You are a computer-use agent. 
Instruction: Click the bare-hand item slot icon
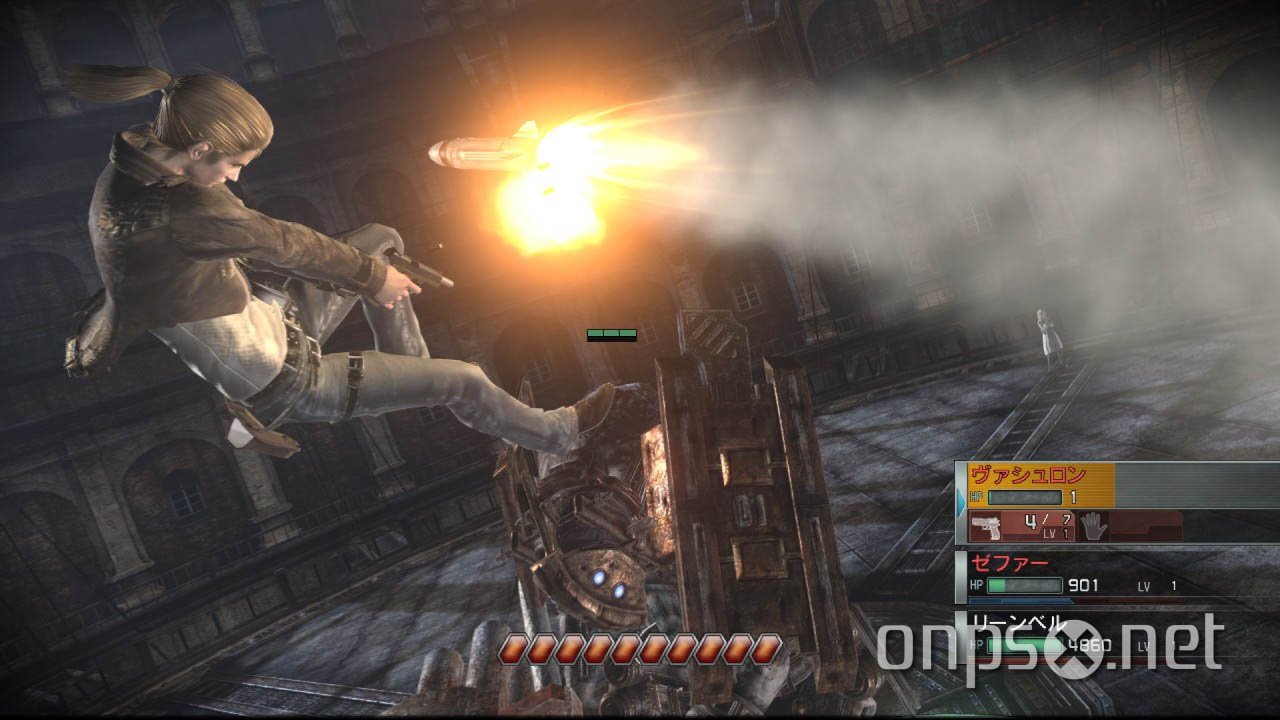[1094, 527]
